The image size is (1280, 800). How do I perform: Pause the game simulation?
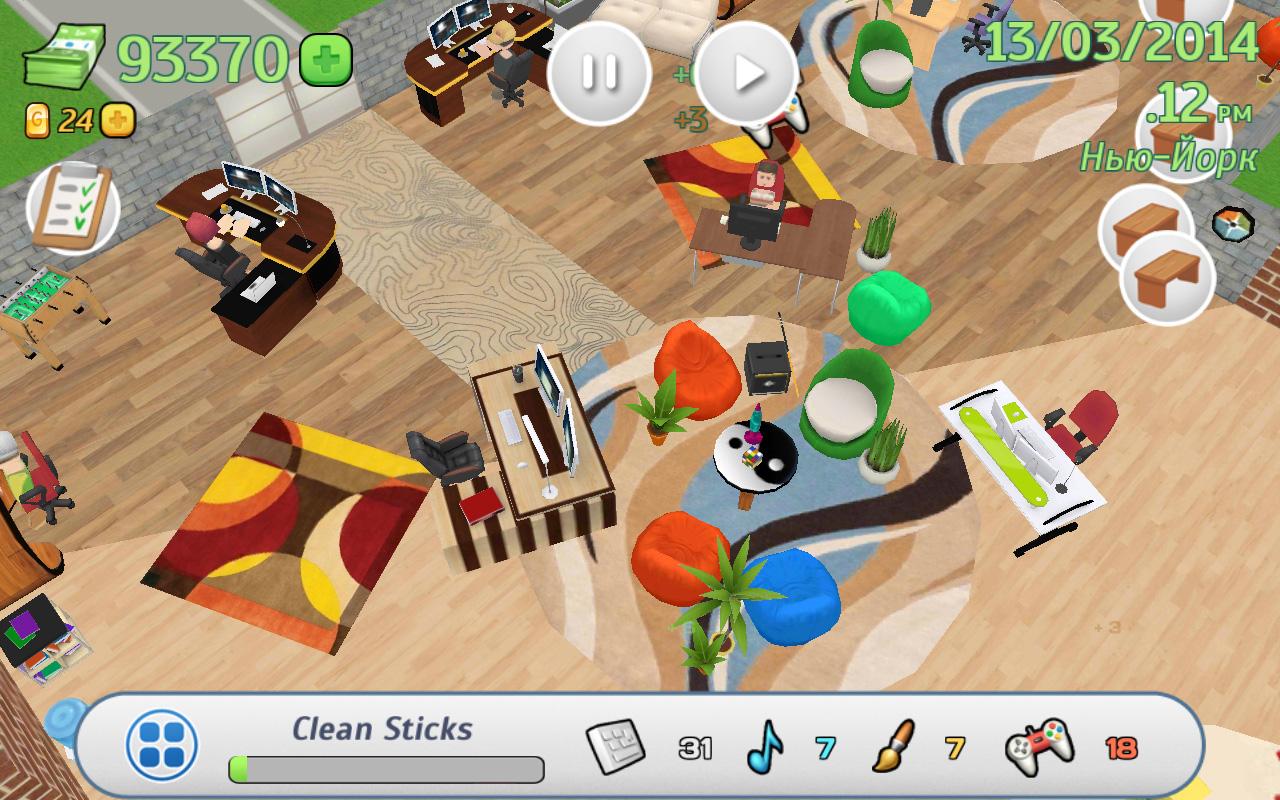pos(599,72)
